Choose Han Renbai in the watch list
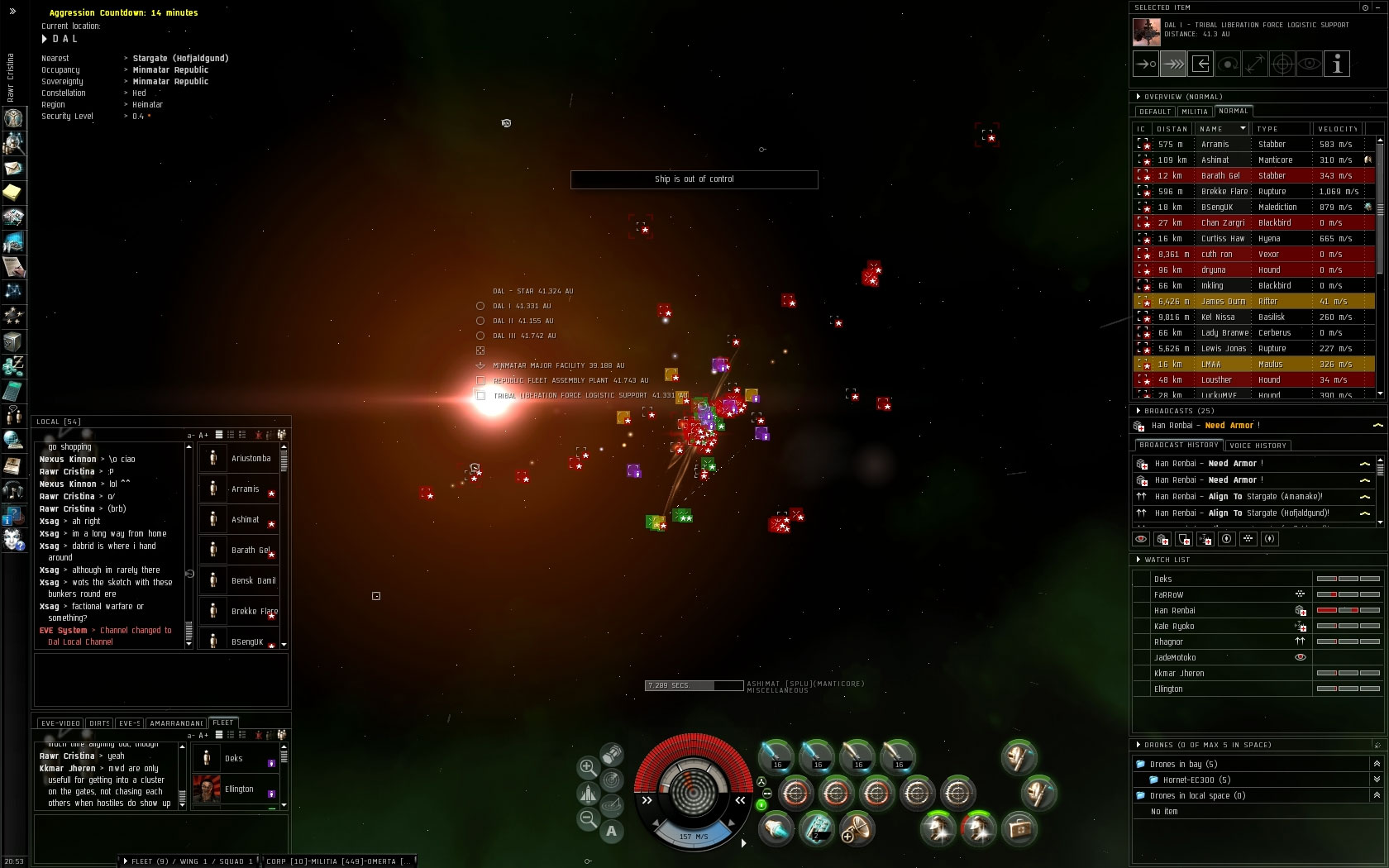This screenshot has height=868, width=1389. (x=1175, y=611)
